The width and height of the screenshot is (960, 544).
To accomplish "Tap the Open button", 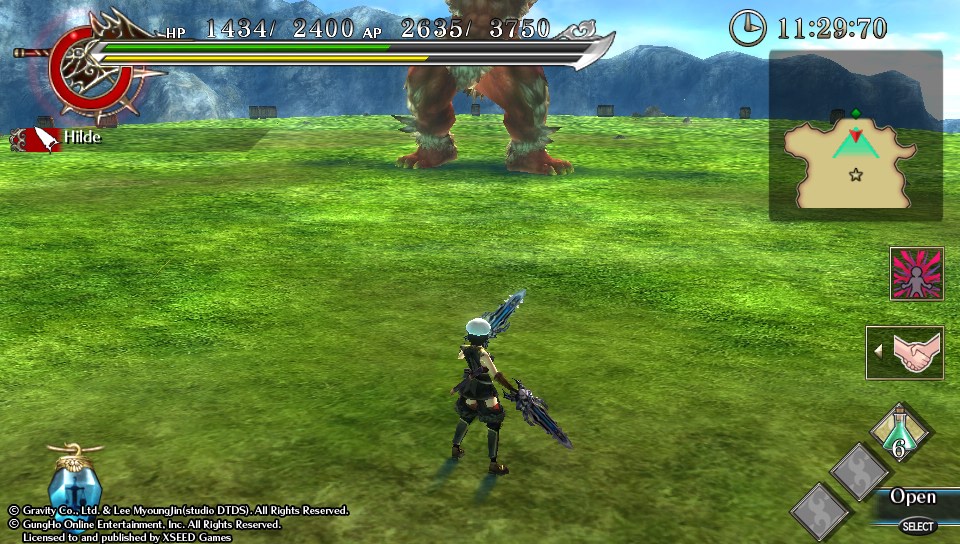I will click(912, 497).
